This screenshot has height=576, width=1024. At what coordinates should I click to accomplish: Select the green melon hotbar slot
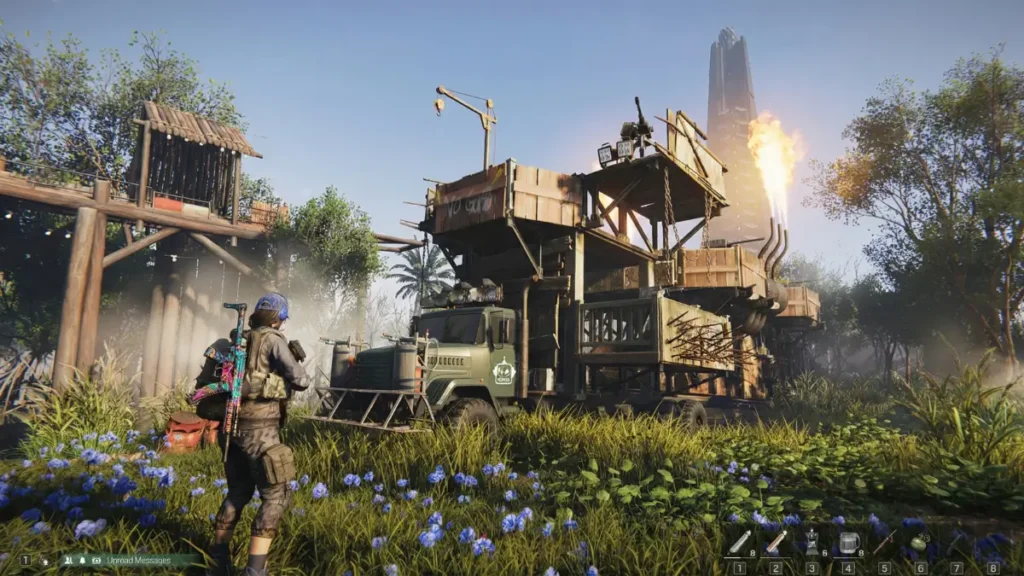click(x=920, y=543)
